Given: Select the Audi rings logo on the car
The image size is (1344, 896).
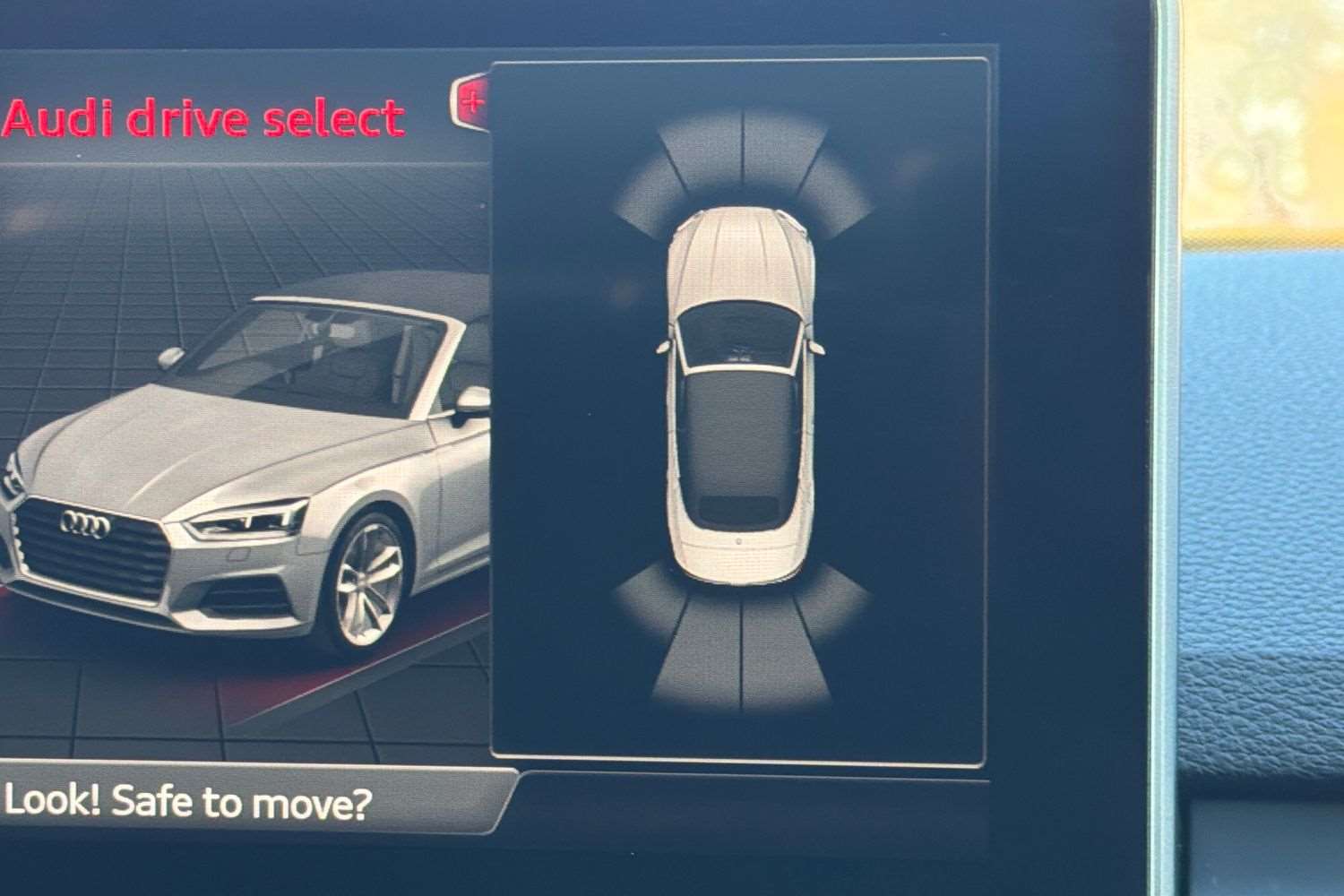Looking at the screenshot, I should tap(85, 524).
